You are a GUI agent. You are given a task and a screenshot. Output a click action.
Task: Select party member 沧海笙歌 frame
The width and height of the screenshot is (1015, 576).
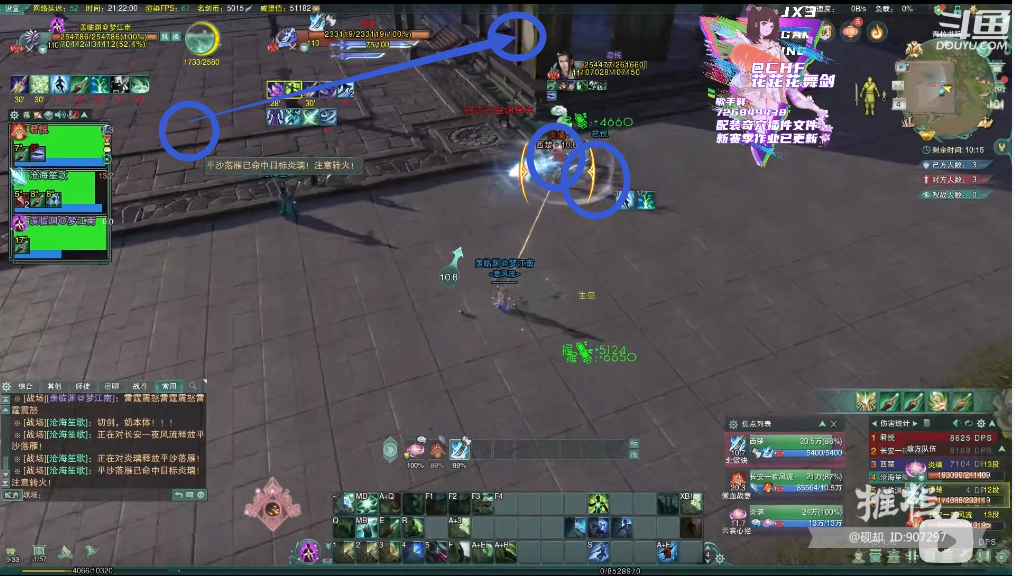(59, 187)
